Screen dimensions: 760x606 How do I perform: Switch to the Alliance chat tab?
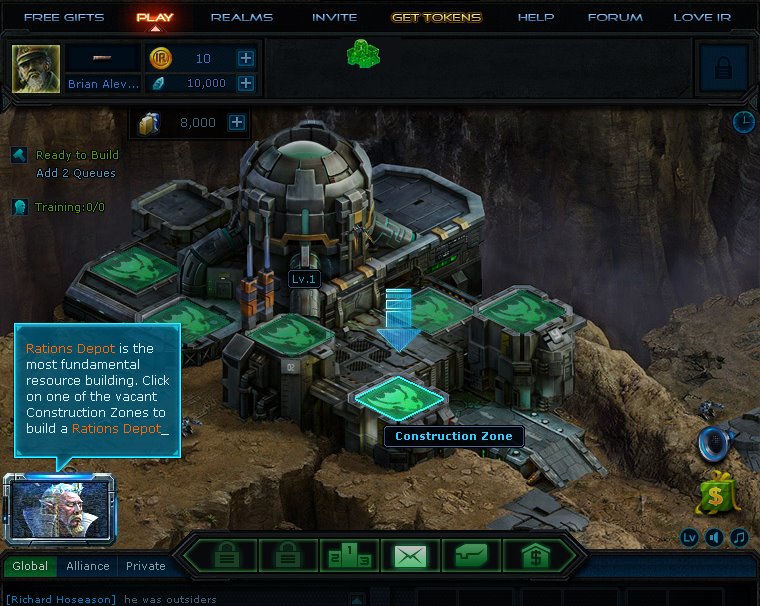coord(88,566)
